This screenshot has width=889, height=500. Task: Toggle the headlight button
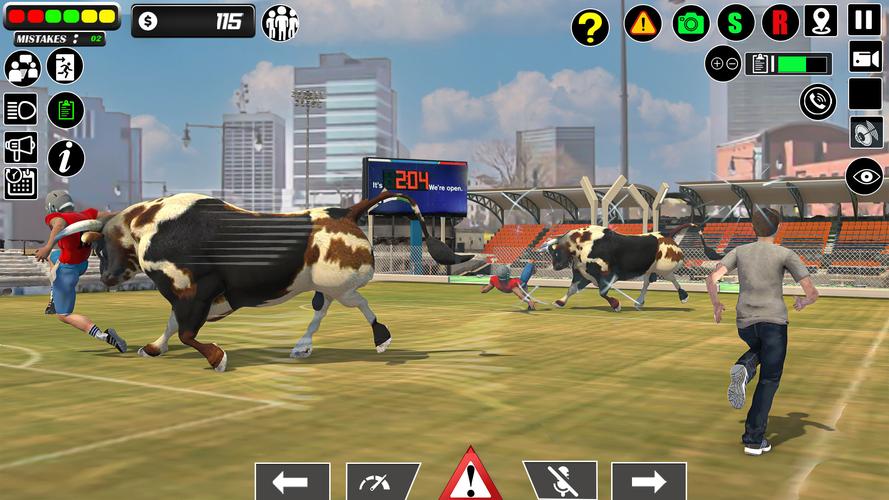click(20, 109)
